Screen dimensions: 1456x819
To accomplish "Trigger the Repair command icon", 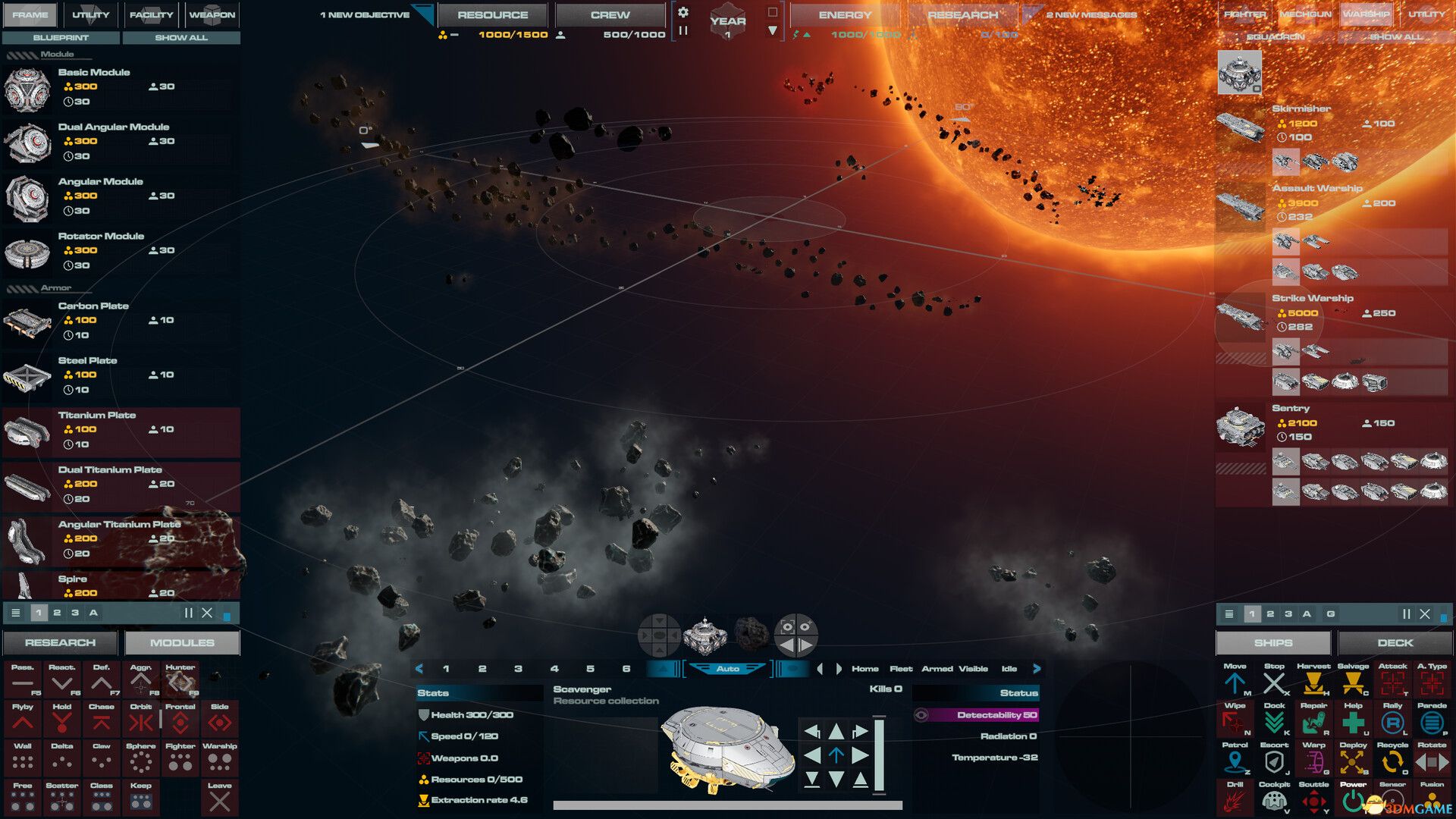I will click(x=1314, y=720).
